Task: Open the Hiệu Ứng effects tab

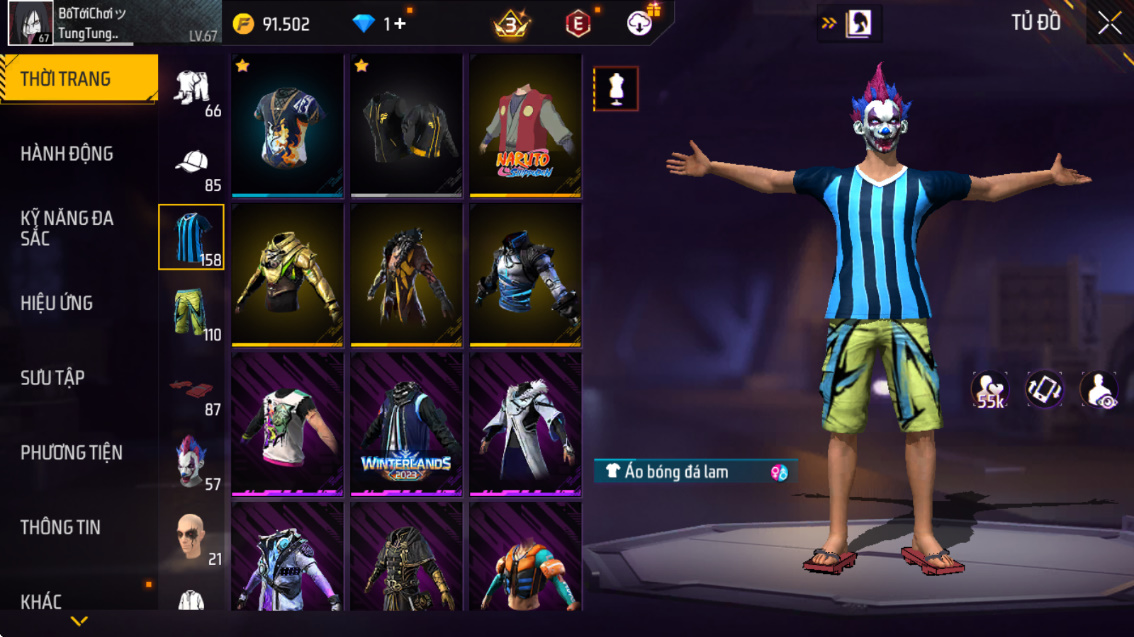Action: (x=57, y=303)
